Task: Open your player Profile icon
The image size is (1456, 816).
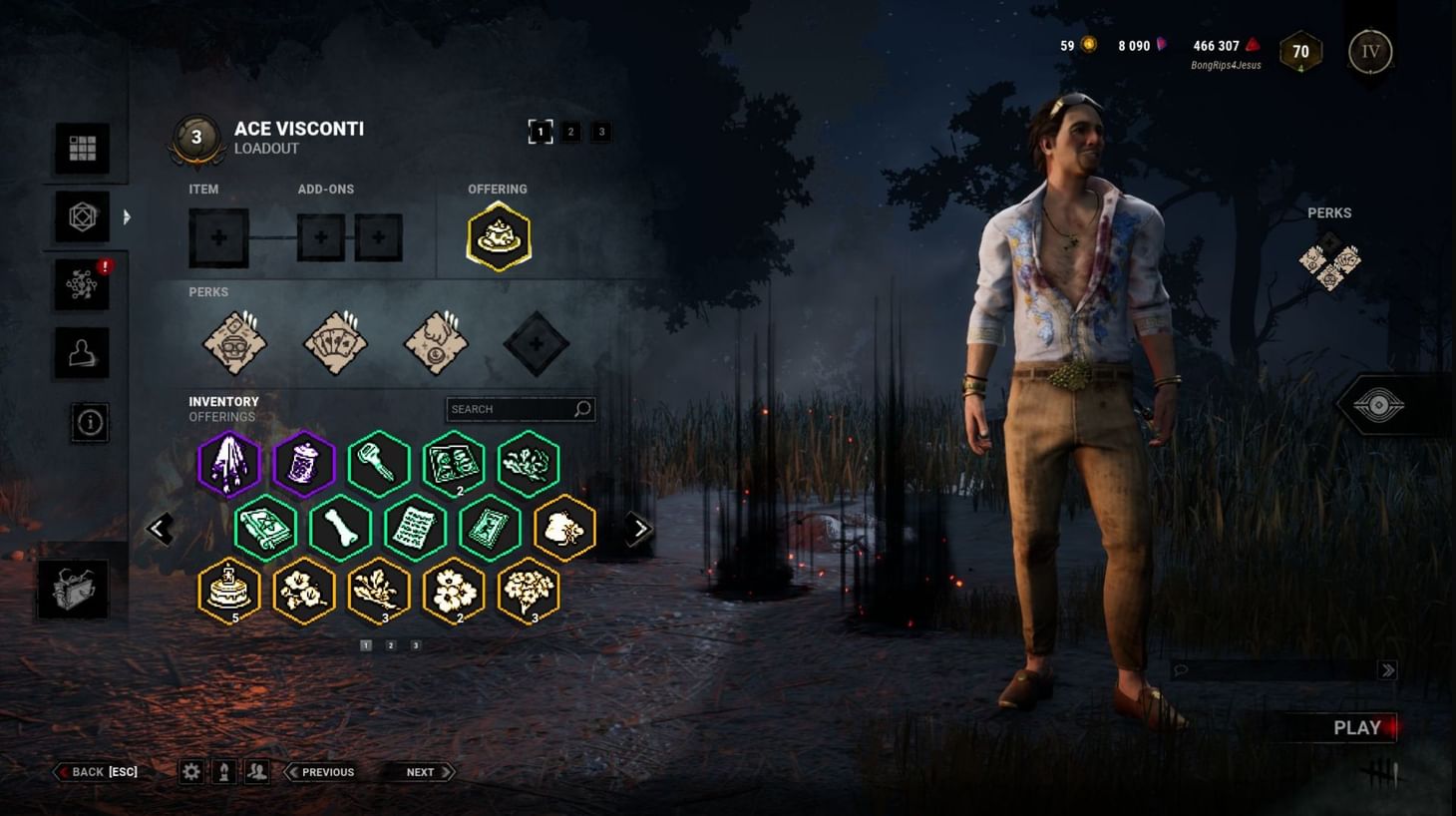Action: pos(84,351)
